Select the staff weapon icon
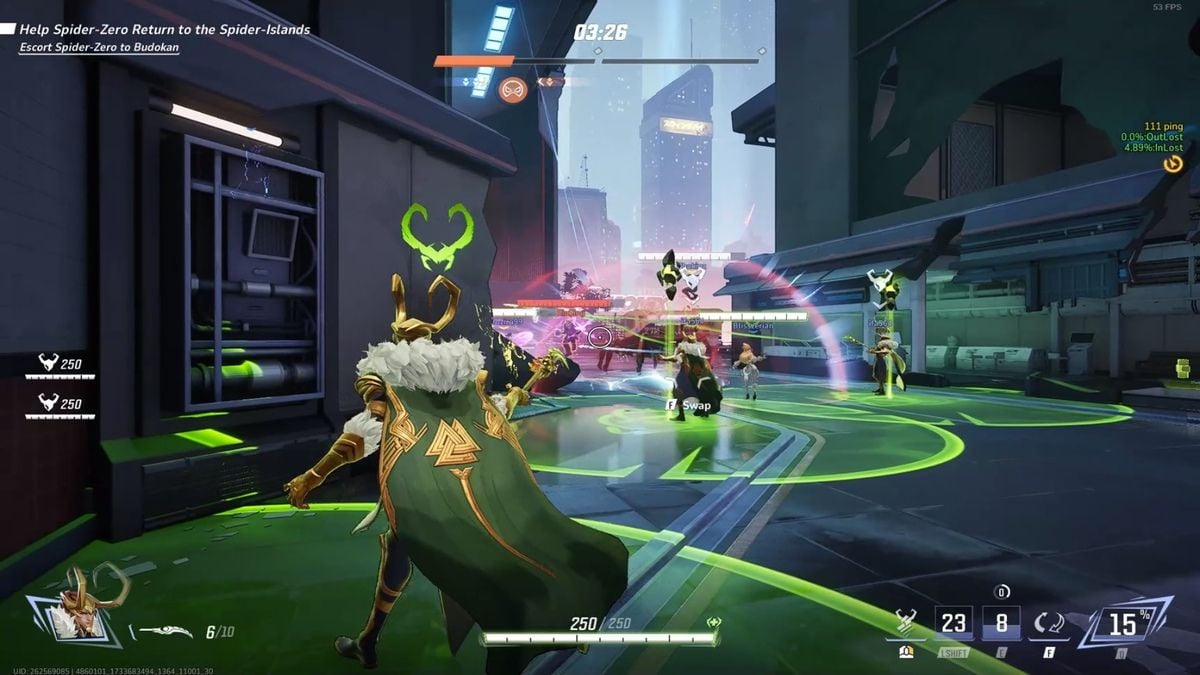This screenshot has height=675, width=1200. point(165,631)
